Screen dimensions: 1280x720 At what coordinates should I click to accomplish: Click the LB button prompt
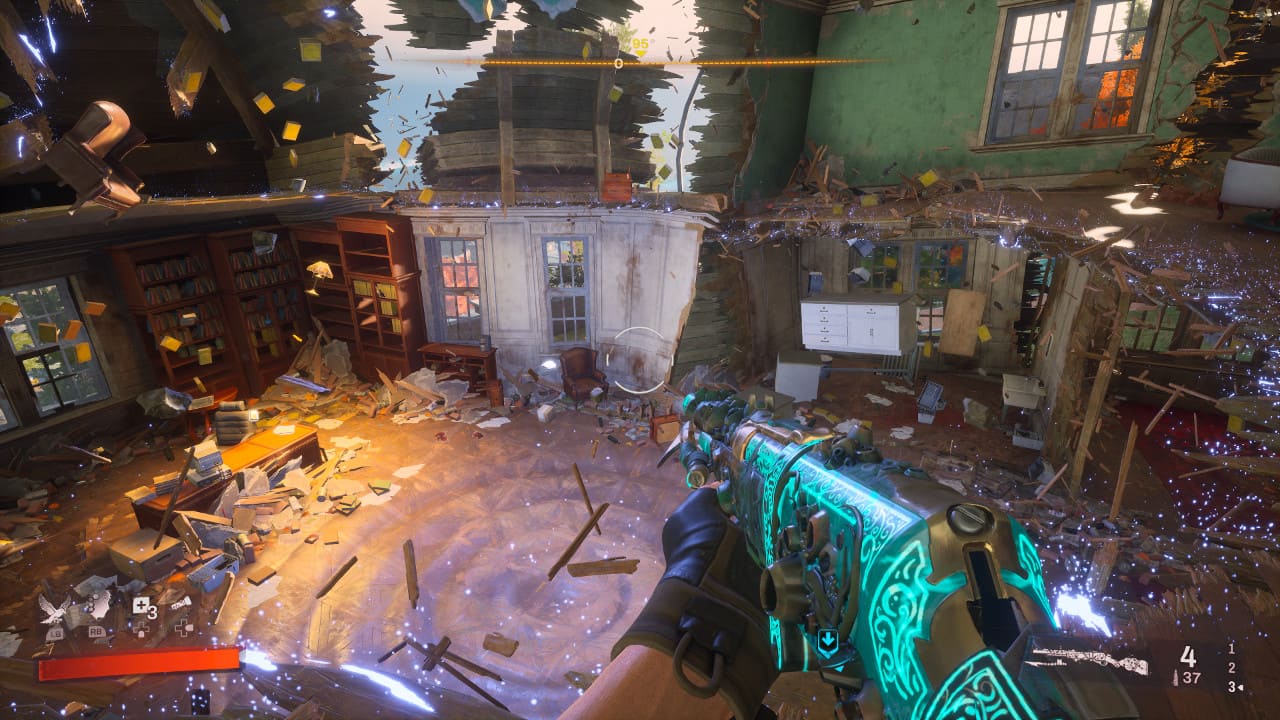point(55,633)
